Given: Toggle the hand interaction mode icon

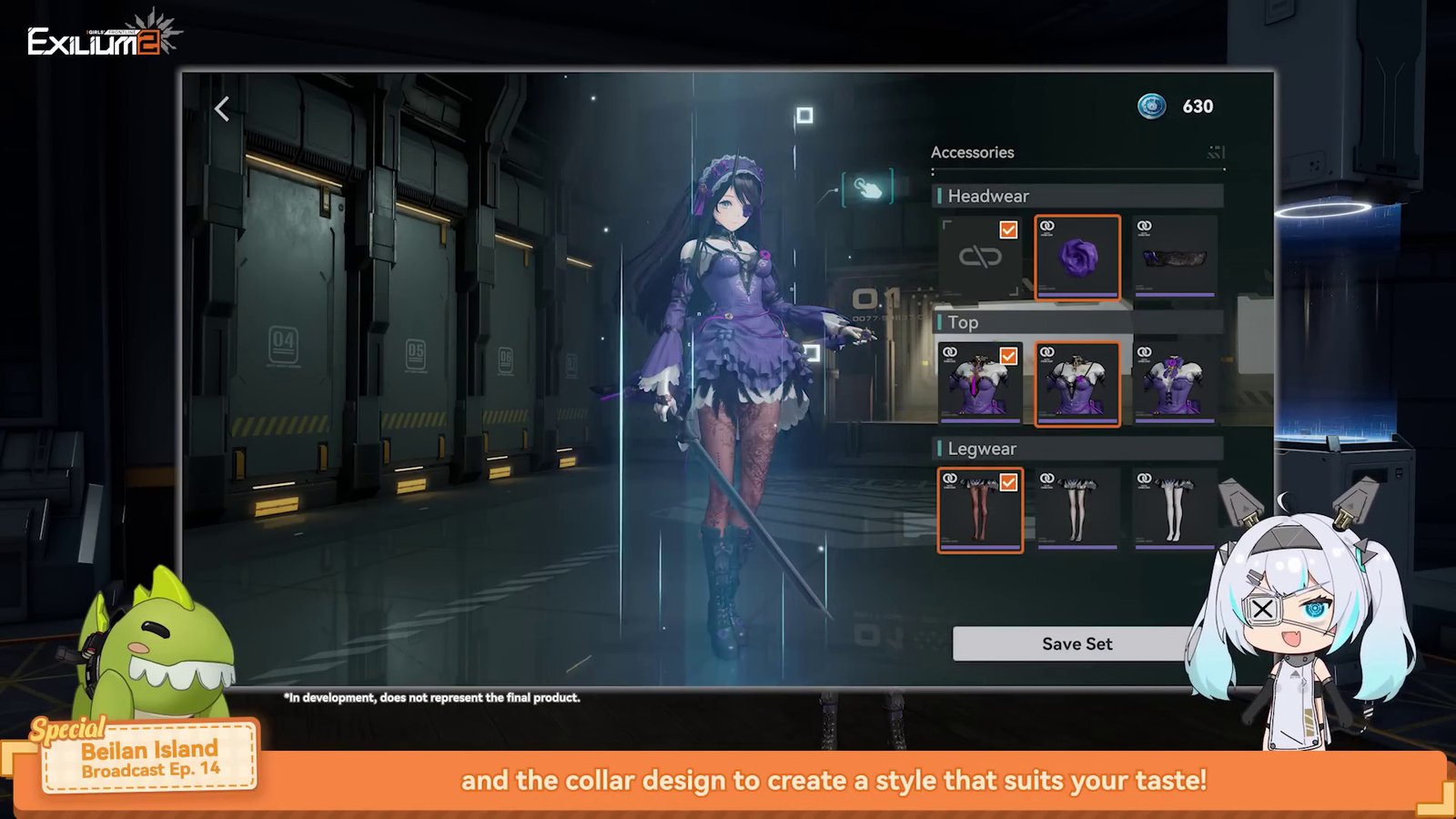Looking at the screenshot, I should point(867,188).
